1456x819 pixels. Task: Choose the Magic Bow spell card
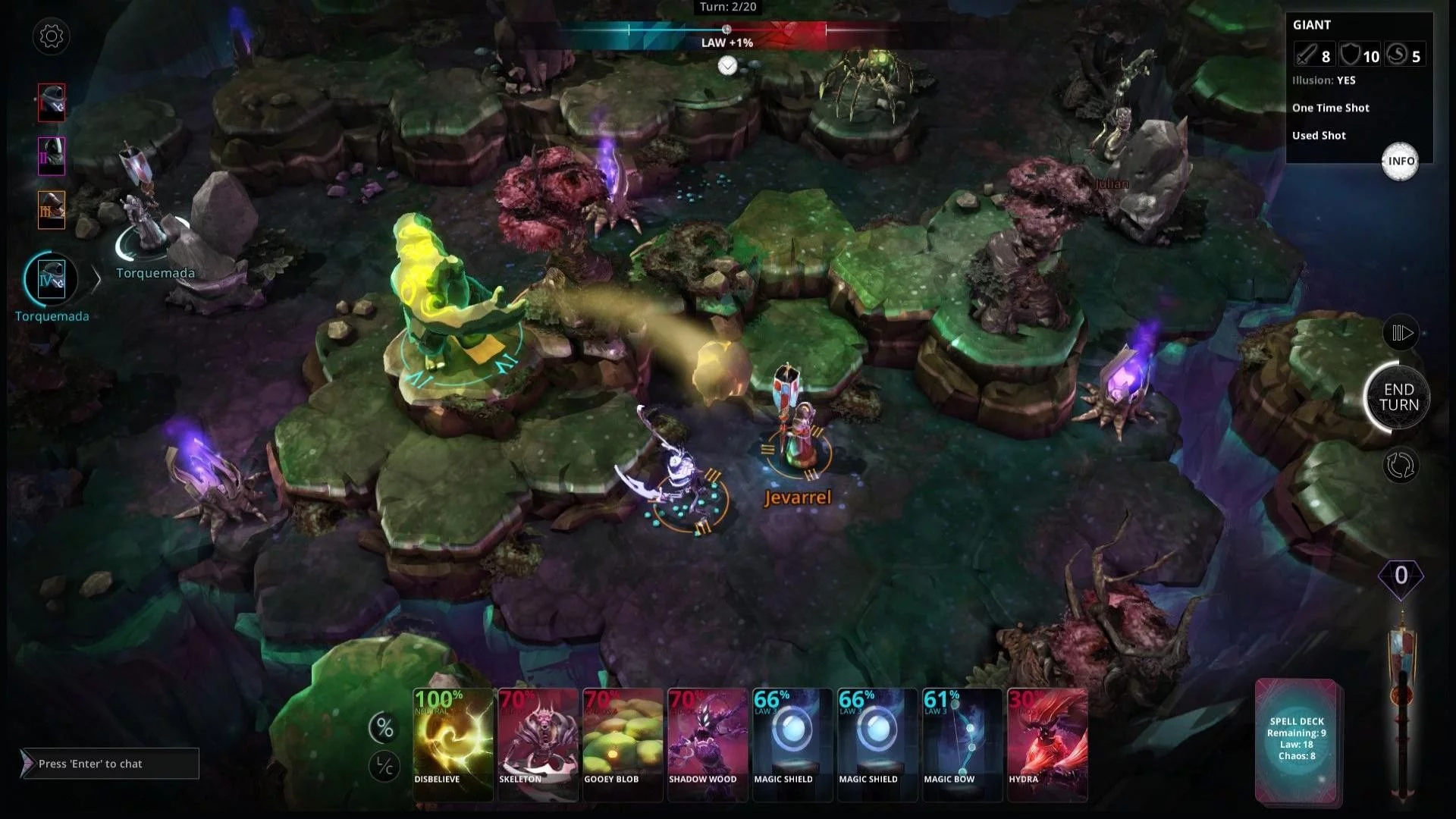pos(962,743)
